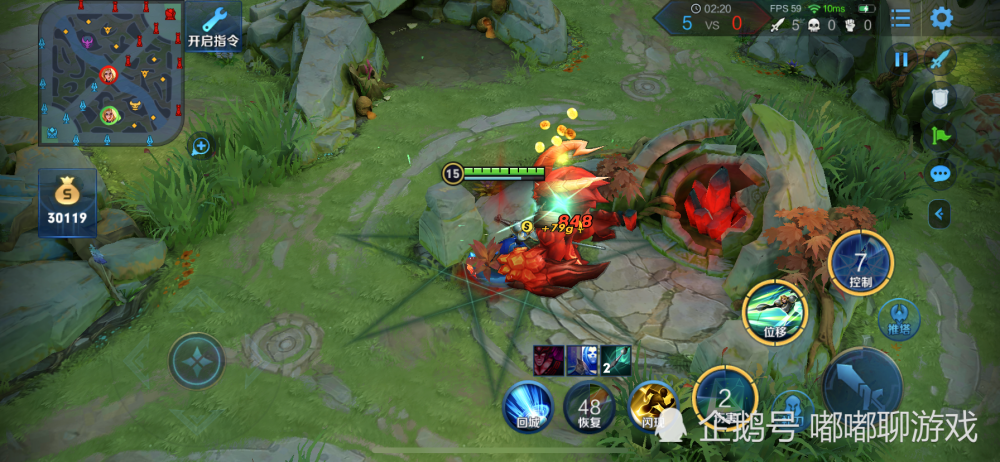1000x462 pixels.
Task: Touch the movement joystick pad
Action: [x=196, y=360]
